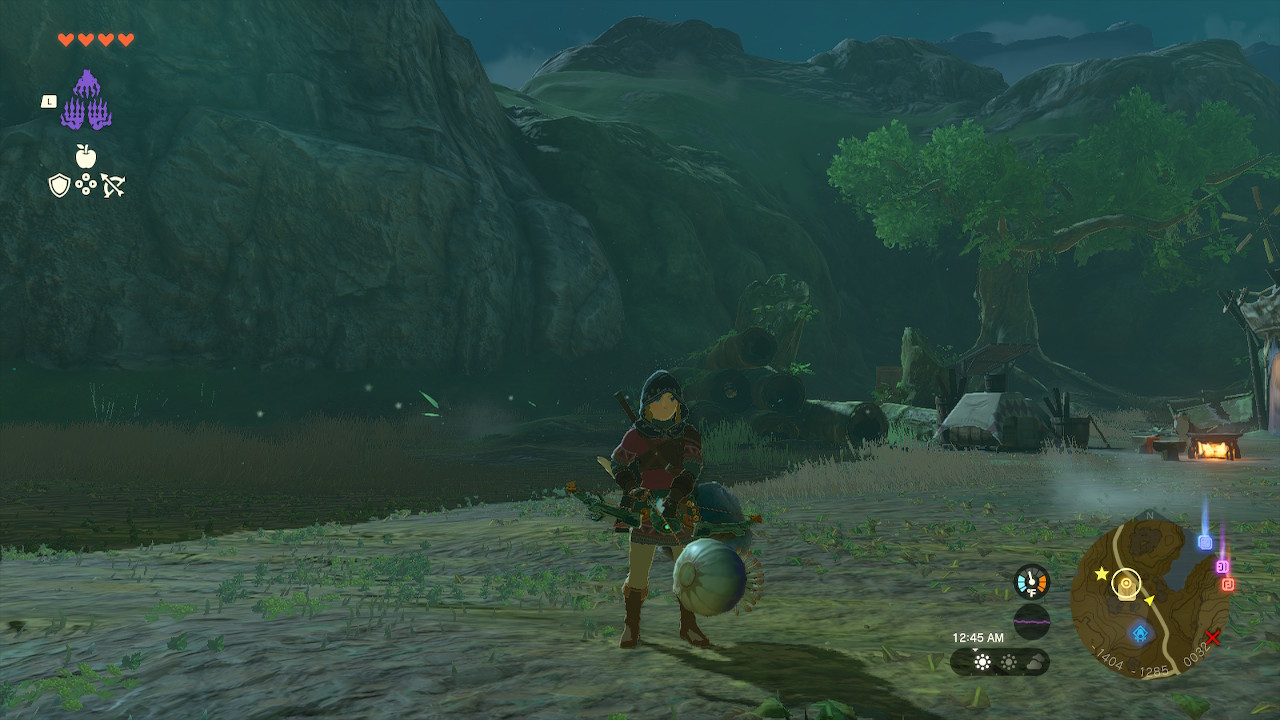1280x720 pixels.
Task: Click the purple noise detector meter
Action: (1031, 620)
